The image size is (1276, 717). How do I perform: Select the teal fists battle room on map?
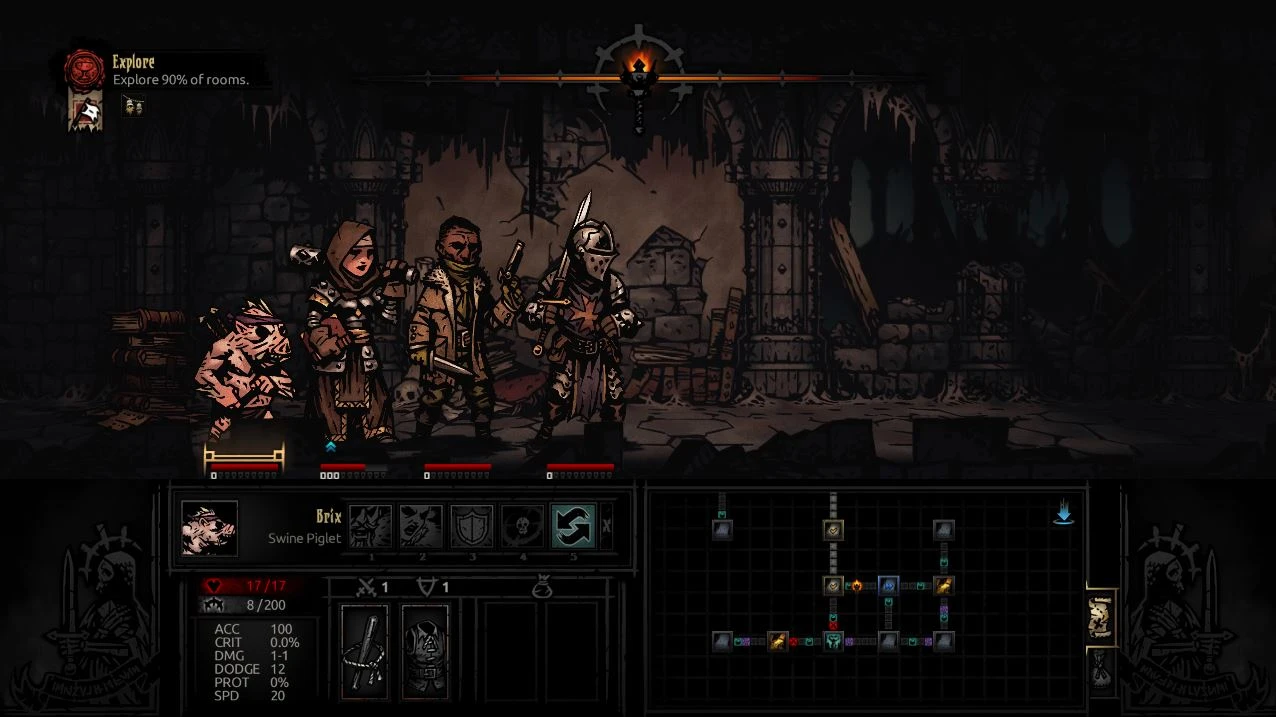832,641
